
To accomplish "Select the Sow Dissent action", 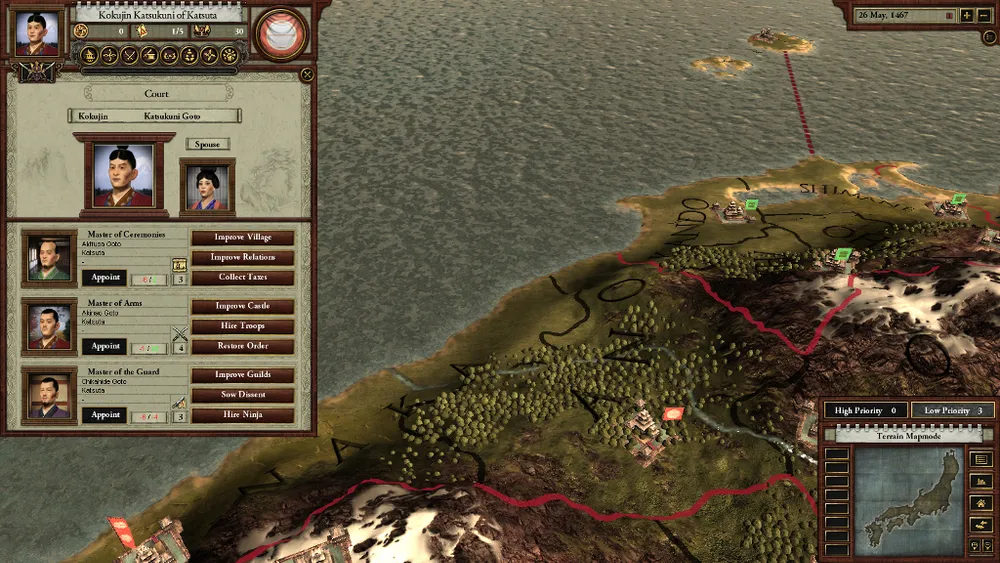I will (242, 395).
